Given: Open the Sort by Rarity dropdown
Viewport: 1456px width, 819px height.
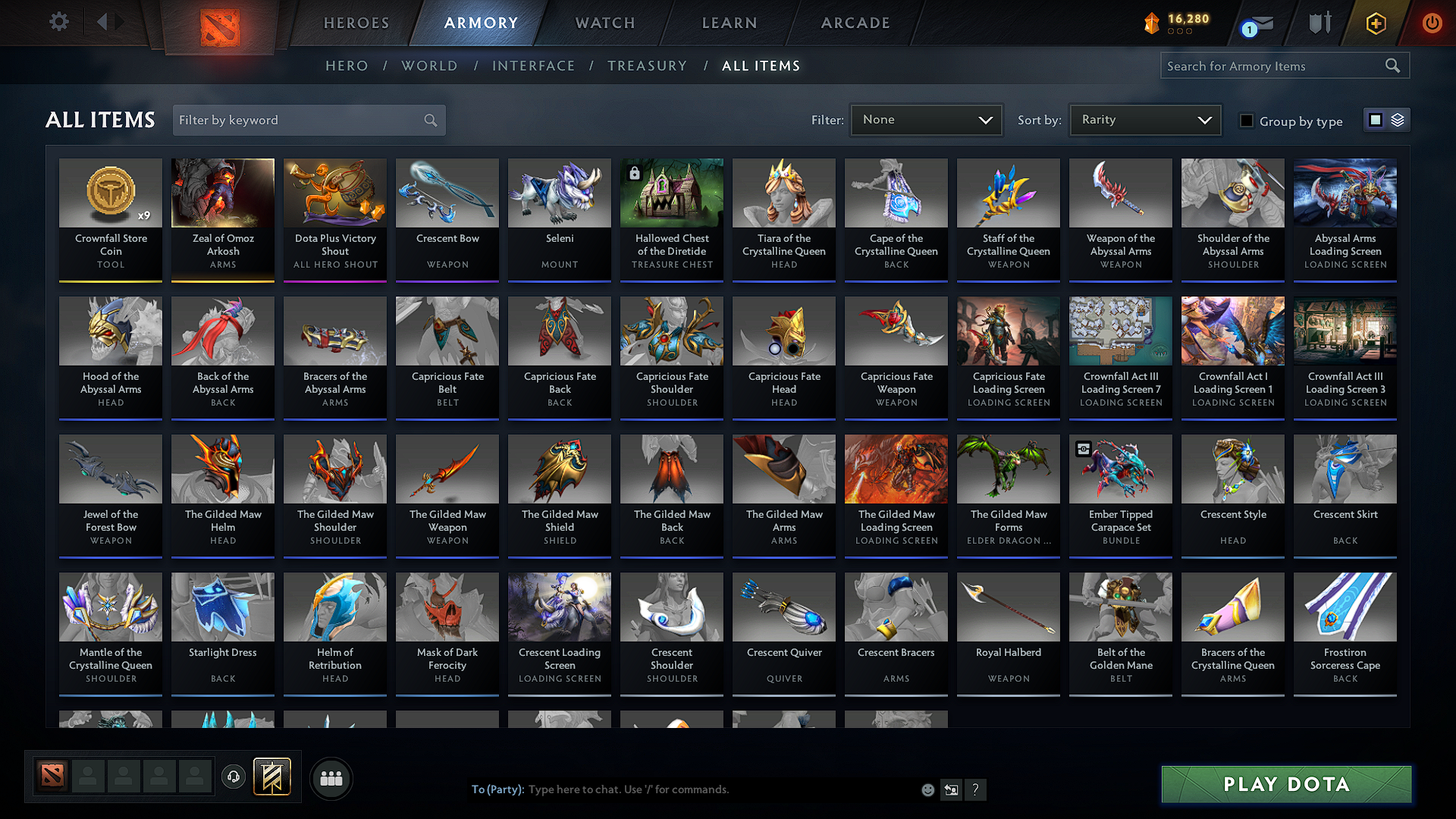Looking at the screenshot, I should 1145,119.
